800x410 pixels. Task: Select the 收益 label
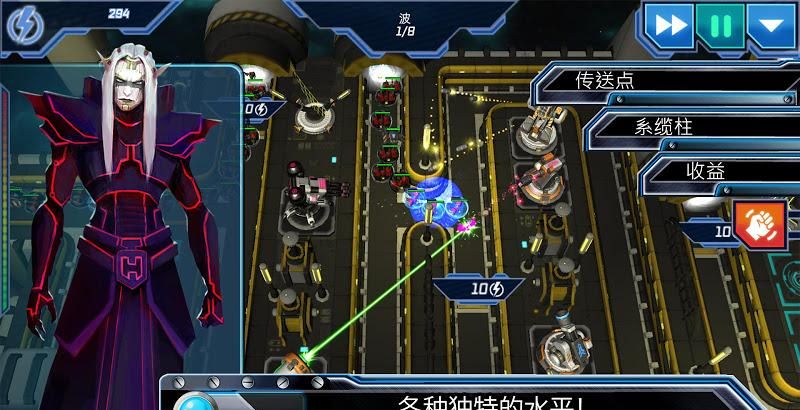(x=705, y=171)
